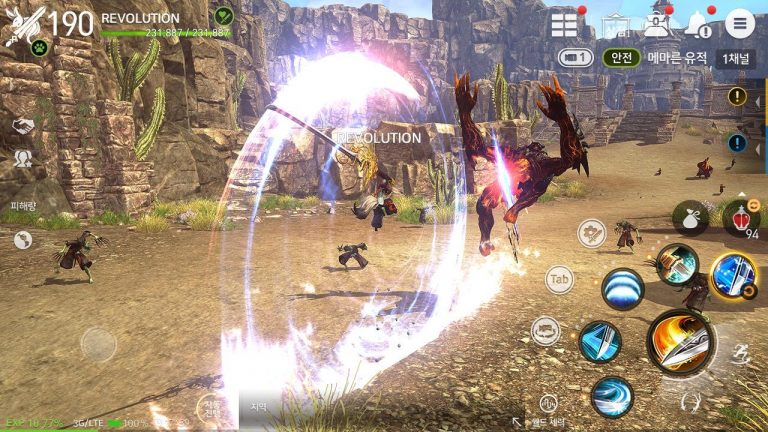Open the party members icon
This screenshot has height=432, width=768.
click(23, 158)
